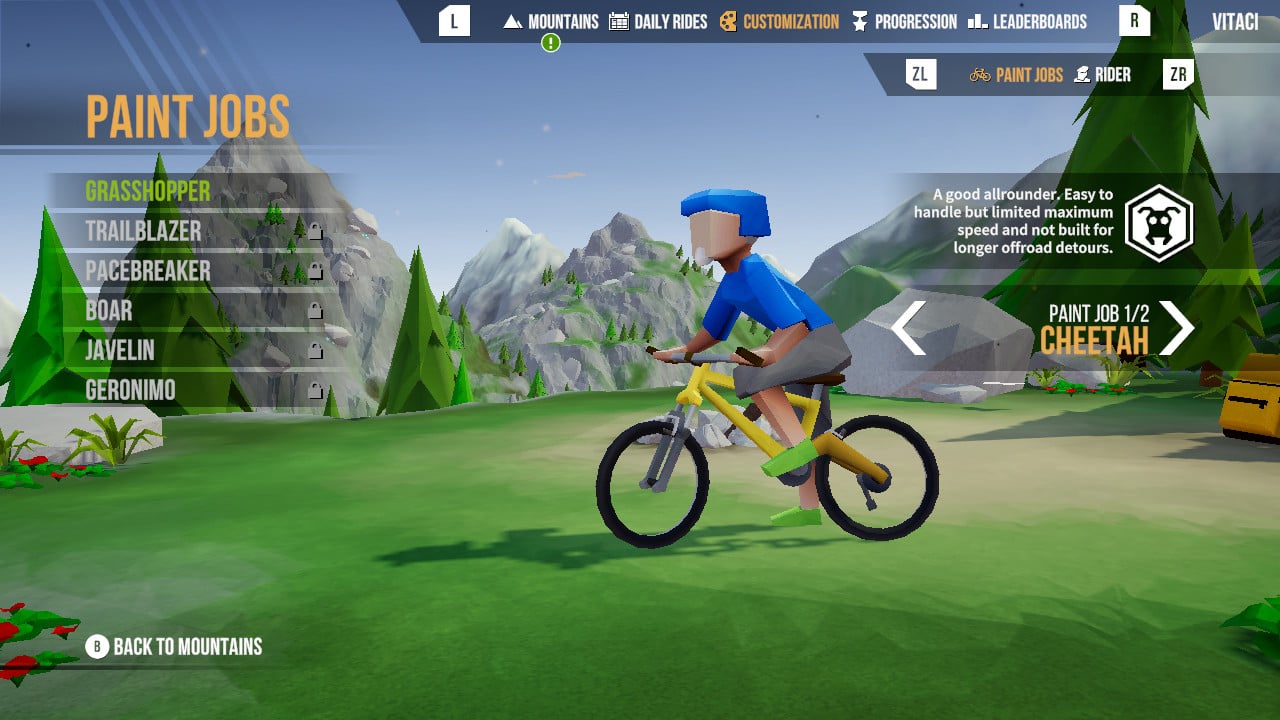Select the Mountains icon in top navigation

pos(513,21)
